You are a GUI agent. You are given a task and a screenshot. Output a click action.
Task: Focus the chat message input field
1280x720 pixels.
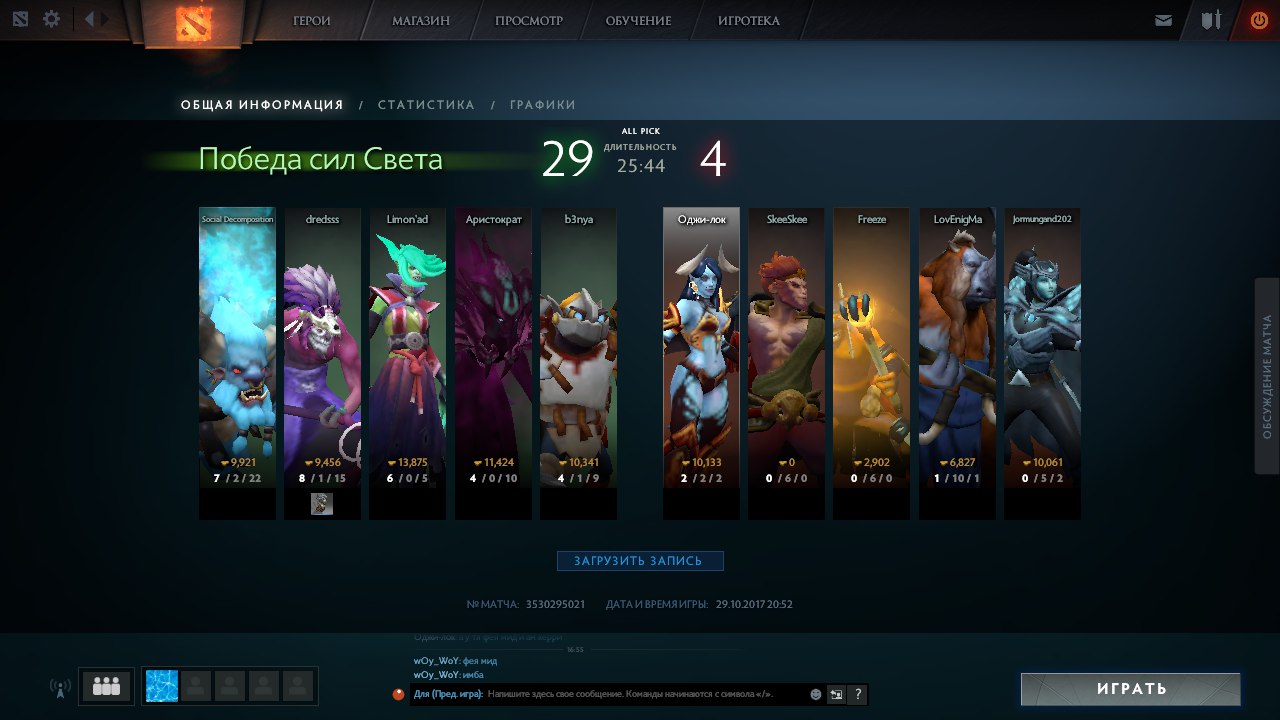(x=640, y=694)
